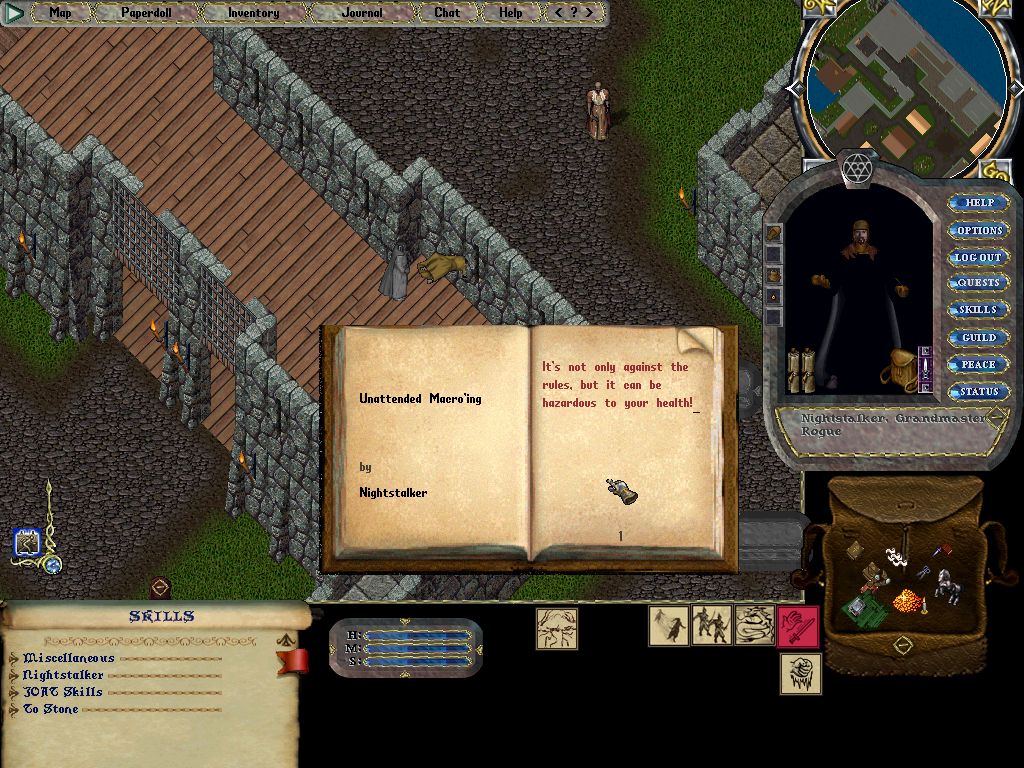Open the Chat menu entry

click(x=447, y=13)
